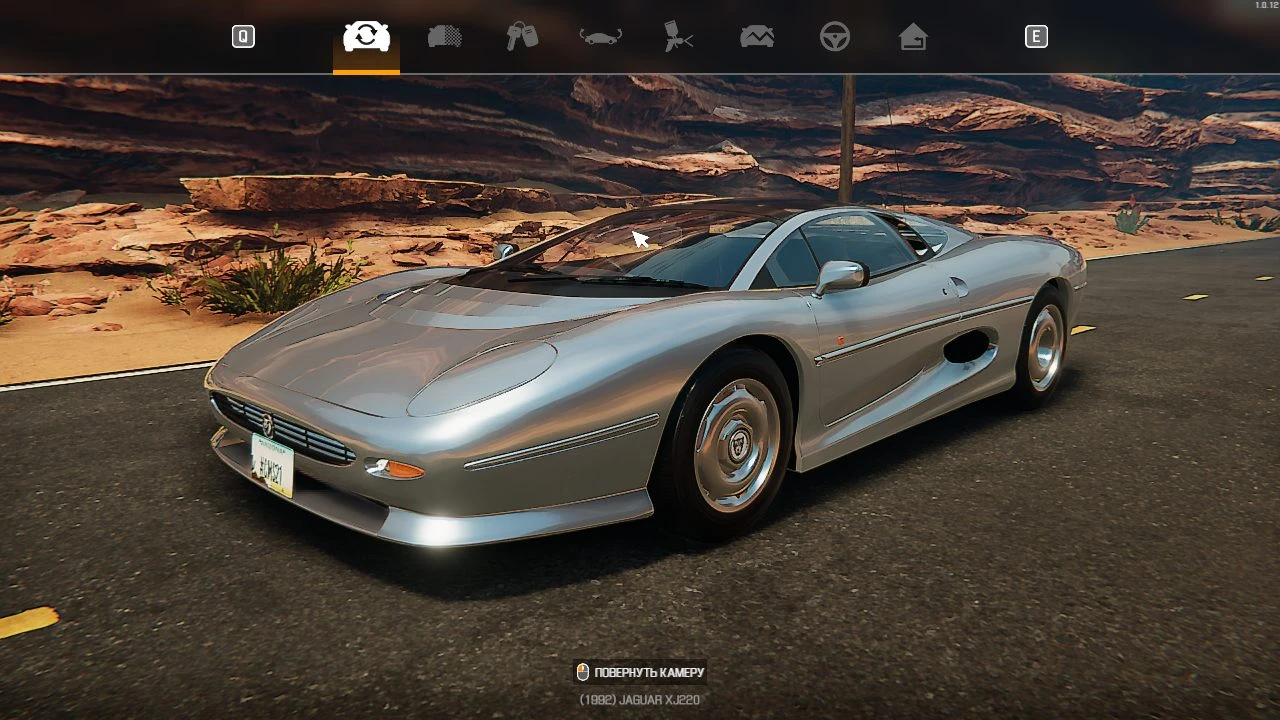Open the car with side arrows tab
Viewport: 1280px width, 720px height.
(601, 37)
